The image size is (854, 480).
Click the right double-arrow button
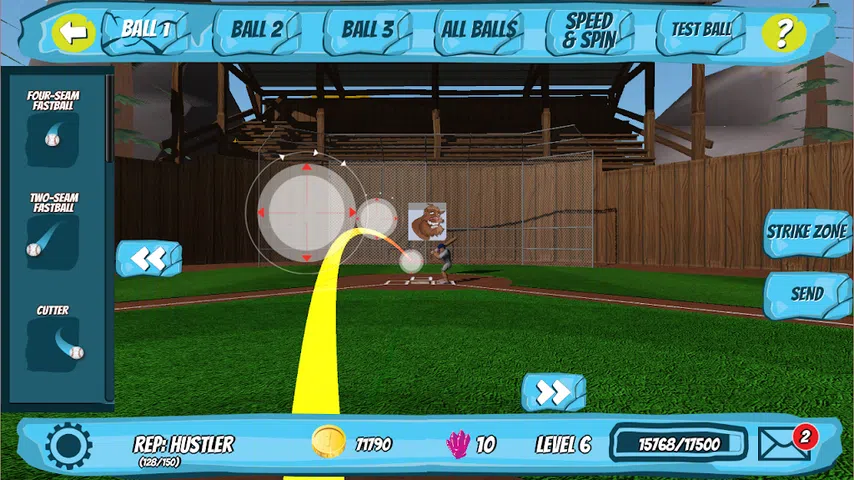(x=553, y=392)
